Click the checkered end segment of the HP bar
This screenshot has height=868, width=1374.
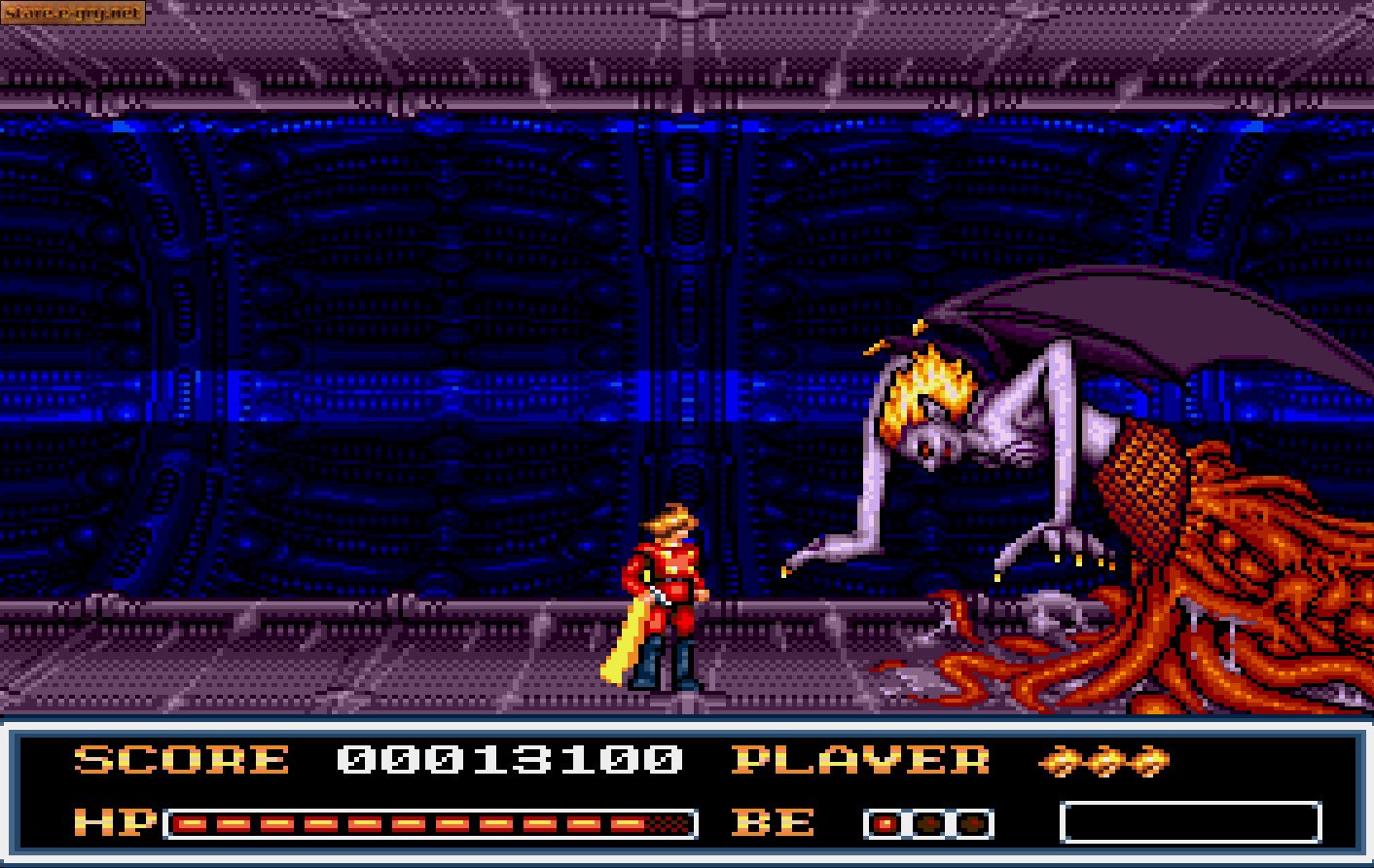click(667, 822)
